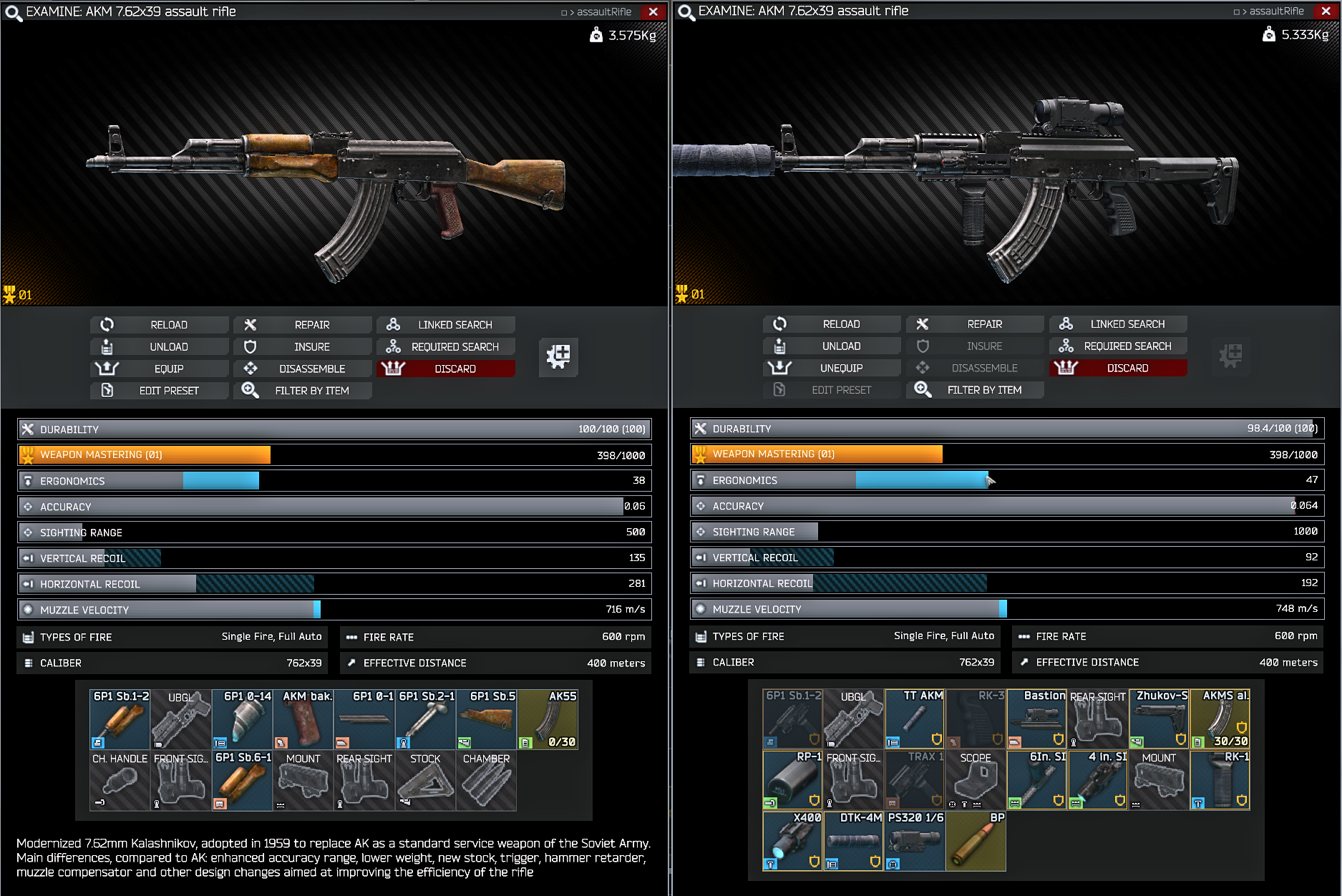Click the Durability wrench stat icon
The width and height of the screenshot is (1342, 896).
(26, 429)
